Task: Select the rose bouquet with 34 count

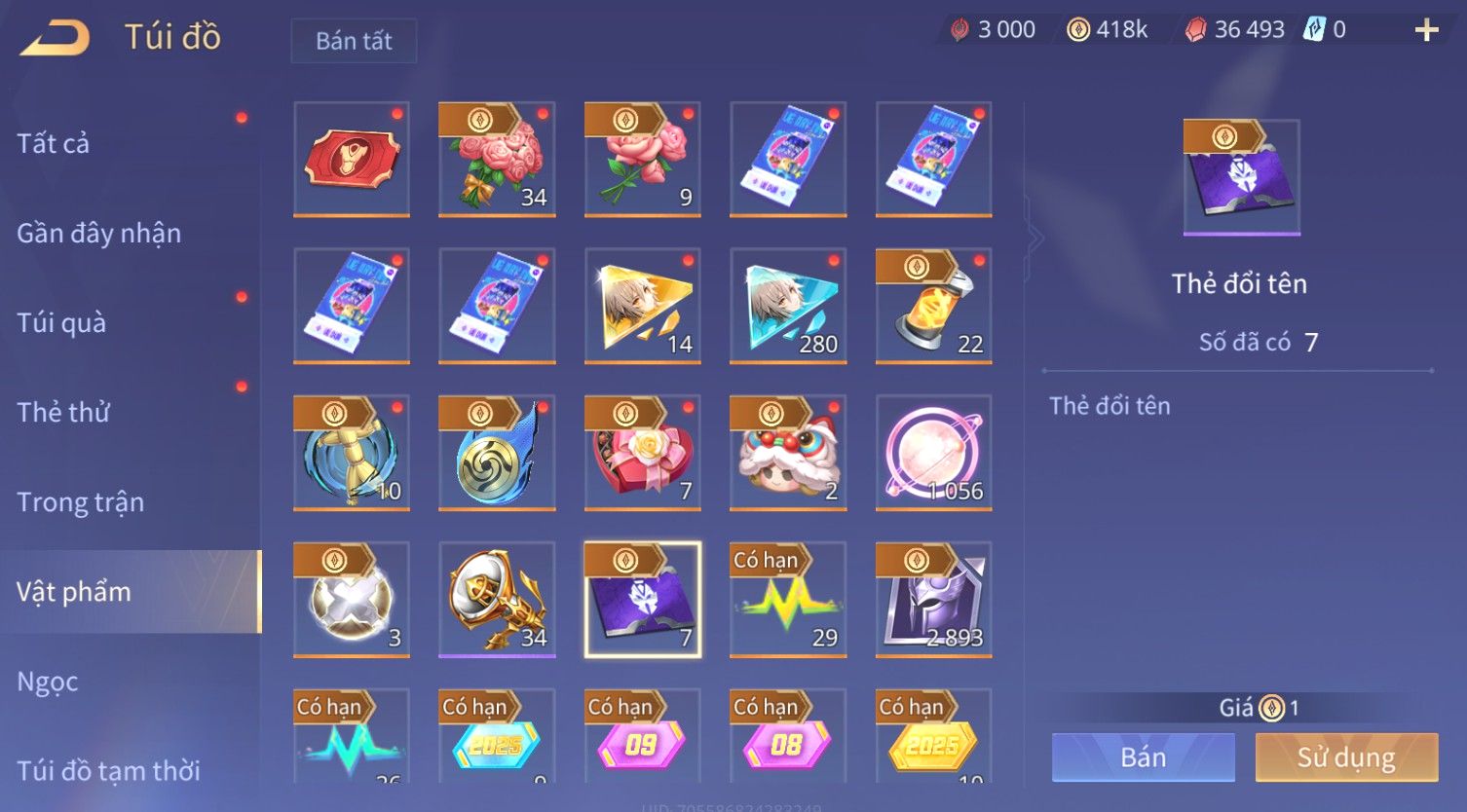Action: [x=497, y=159]
